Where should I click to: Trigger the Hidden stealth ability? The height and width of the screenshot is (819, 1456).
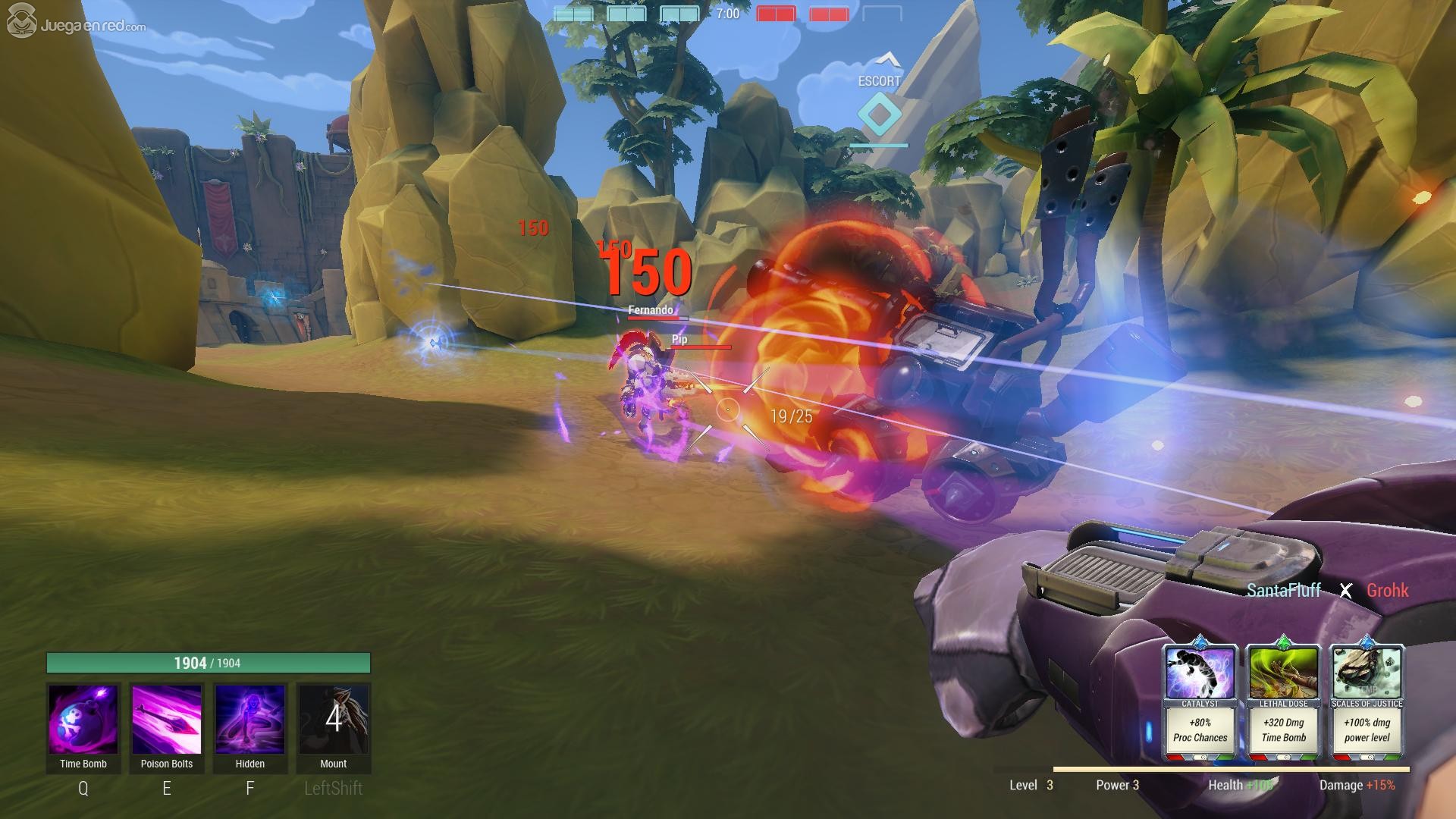coord(250,720)
